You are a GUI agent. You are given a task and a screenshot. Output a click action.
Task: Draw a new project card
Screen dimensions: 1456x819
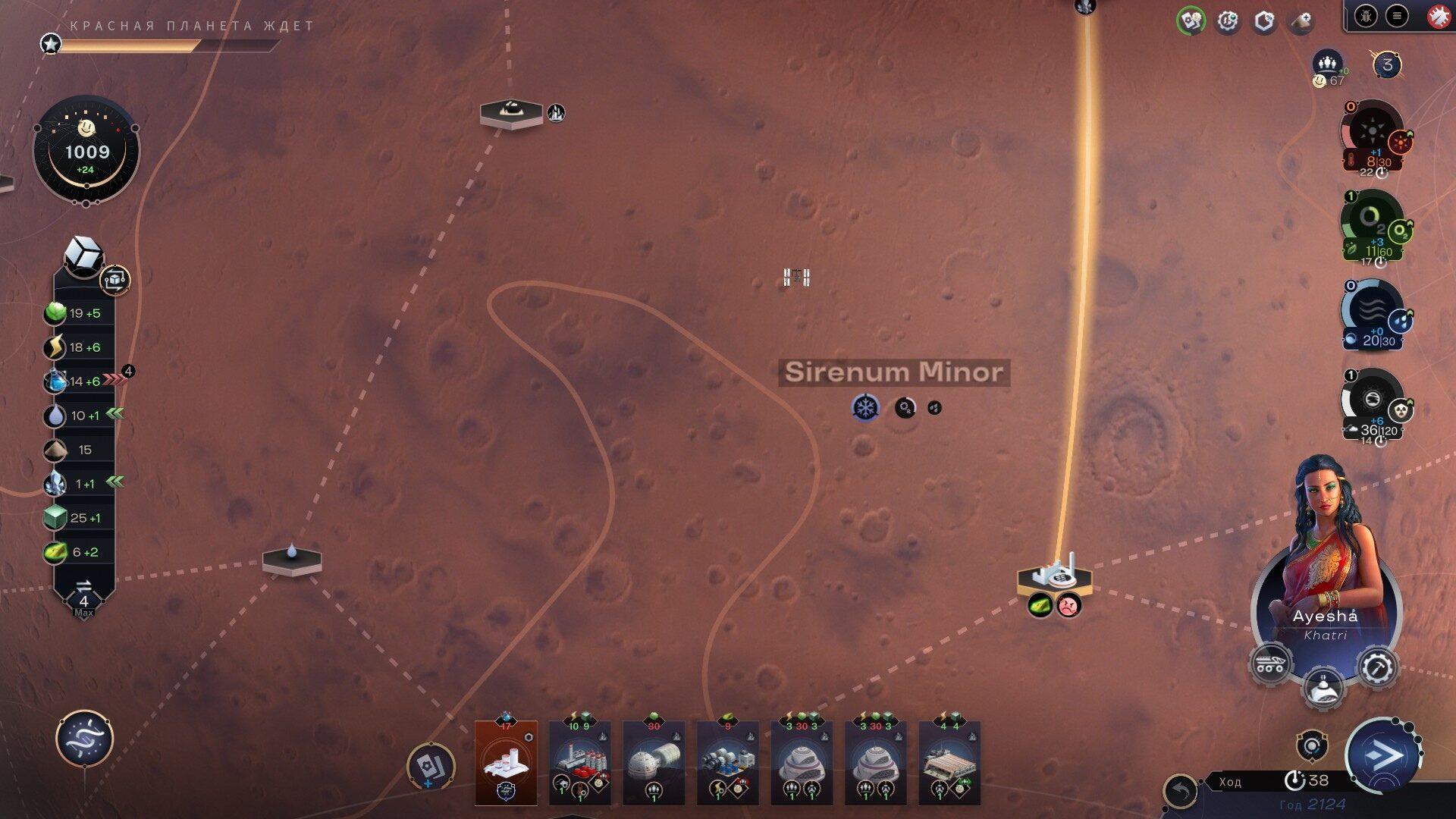430,766
